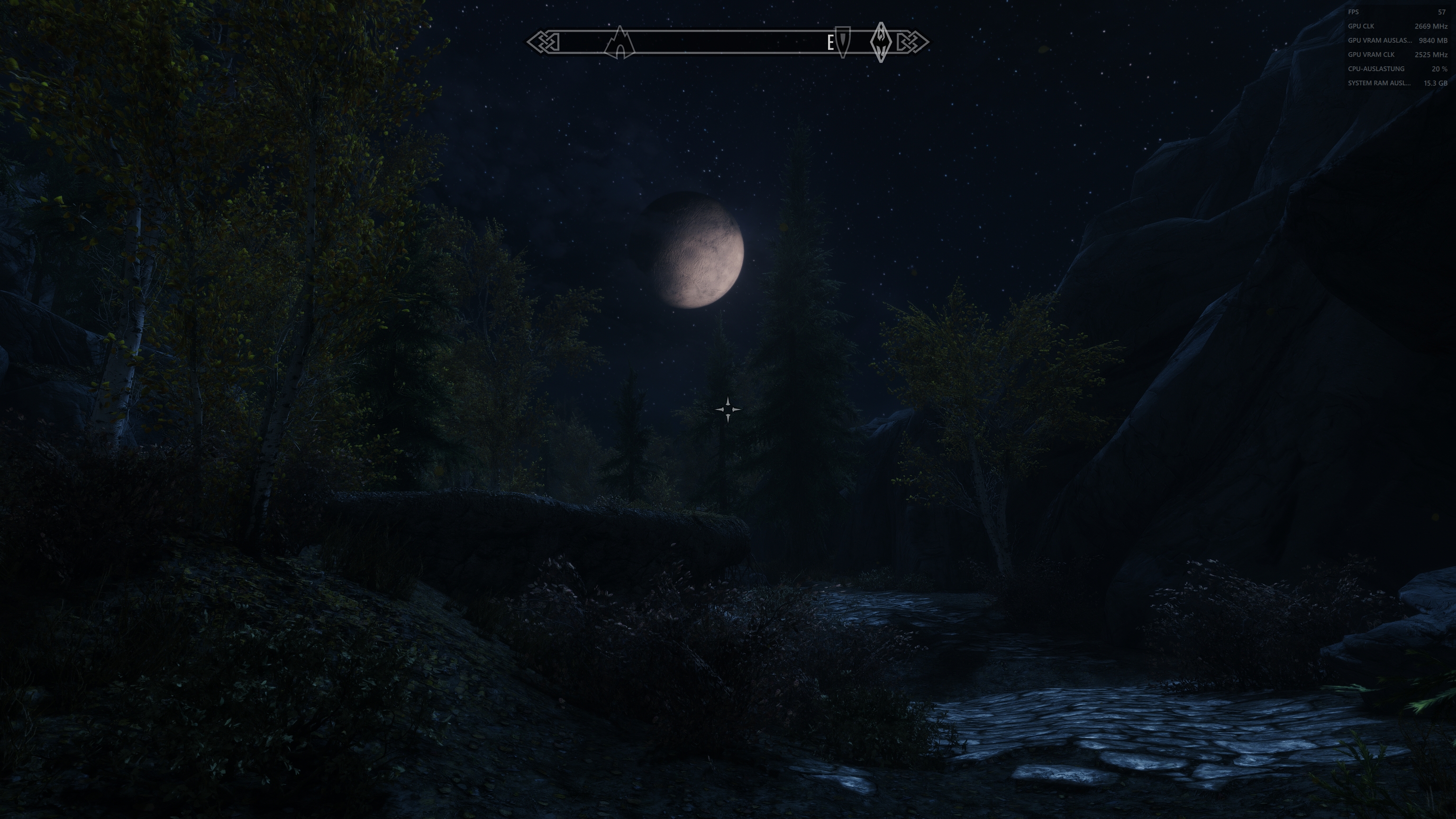Click the right knotwork end cap of the compass
This screenshot has height=819, width=1456.
pos(914,41)
